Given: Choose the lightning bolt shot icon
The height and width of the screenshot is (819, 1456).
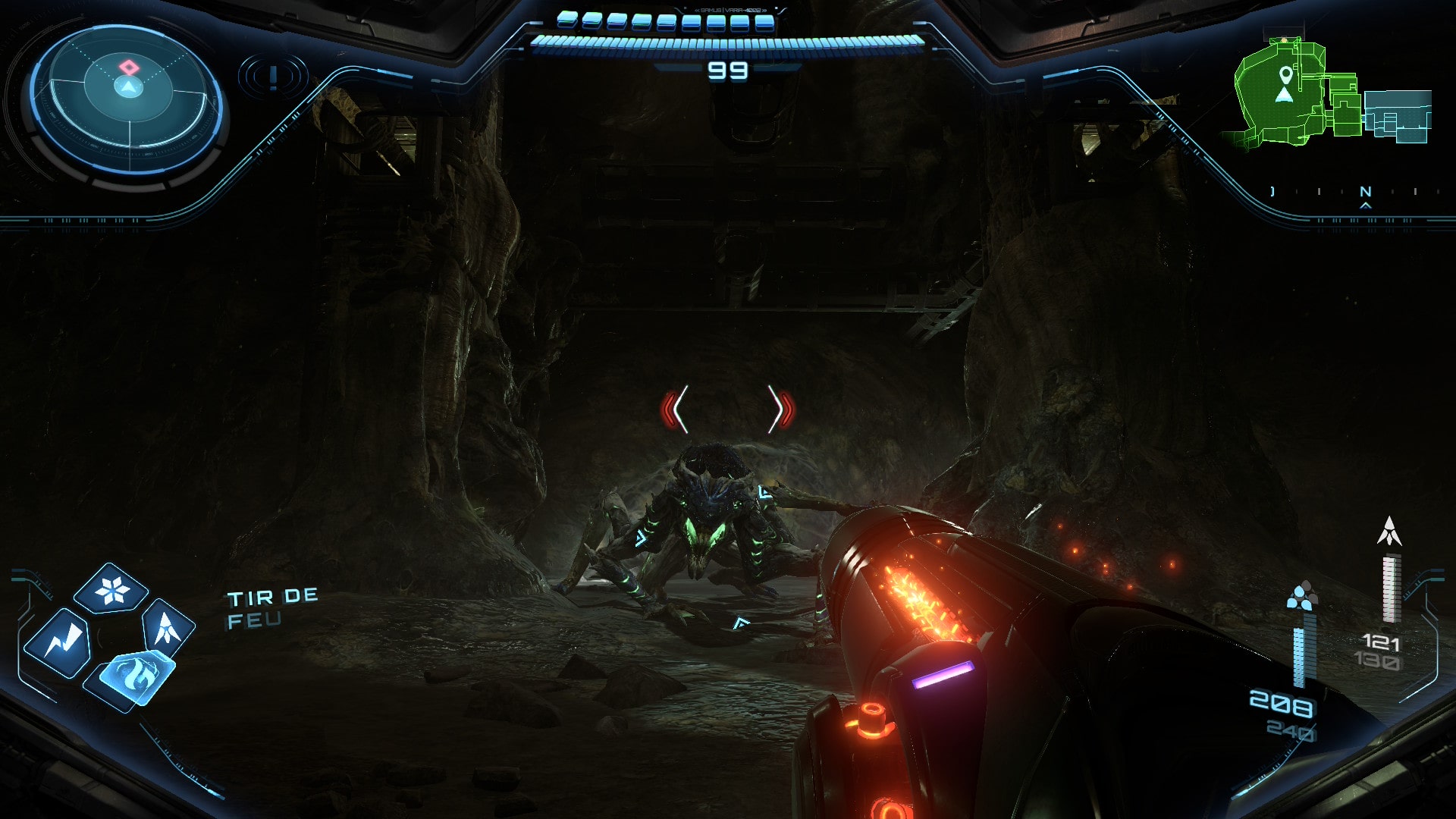Looking at the screenshot, I should click(58, 643).
